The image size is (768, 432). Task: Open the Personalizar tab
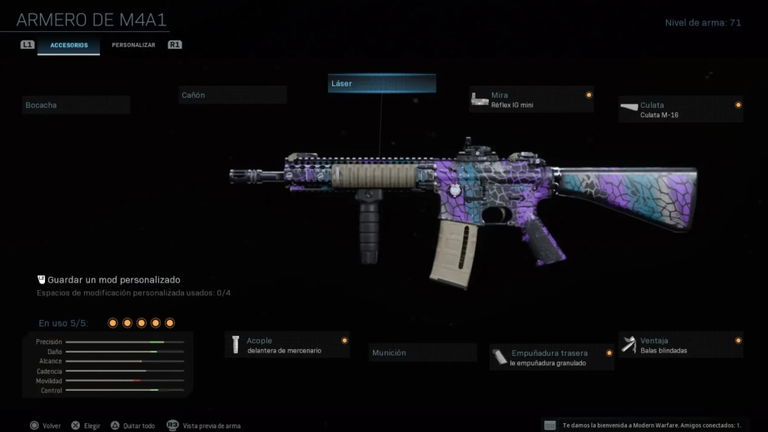pyautogui.click(x=133, y=45)
